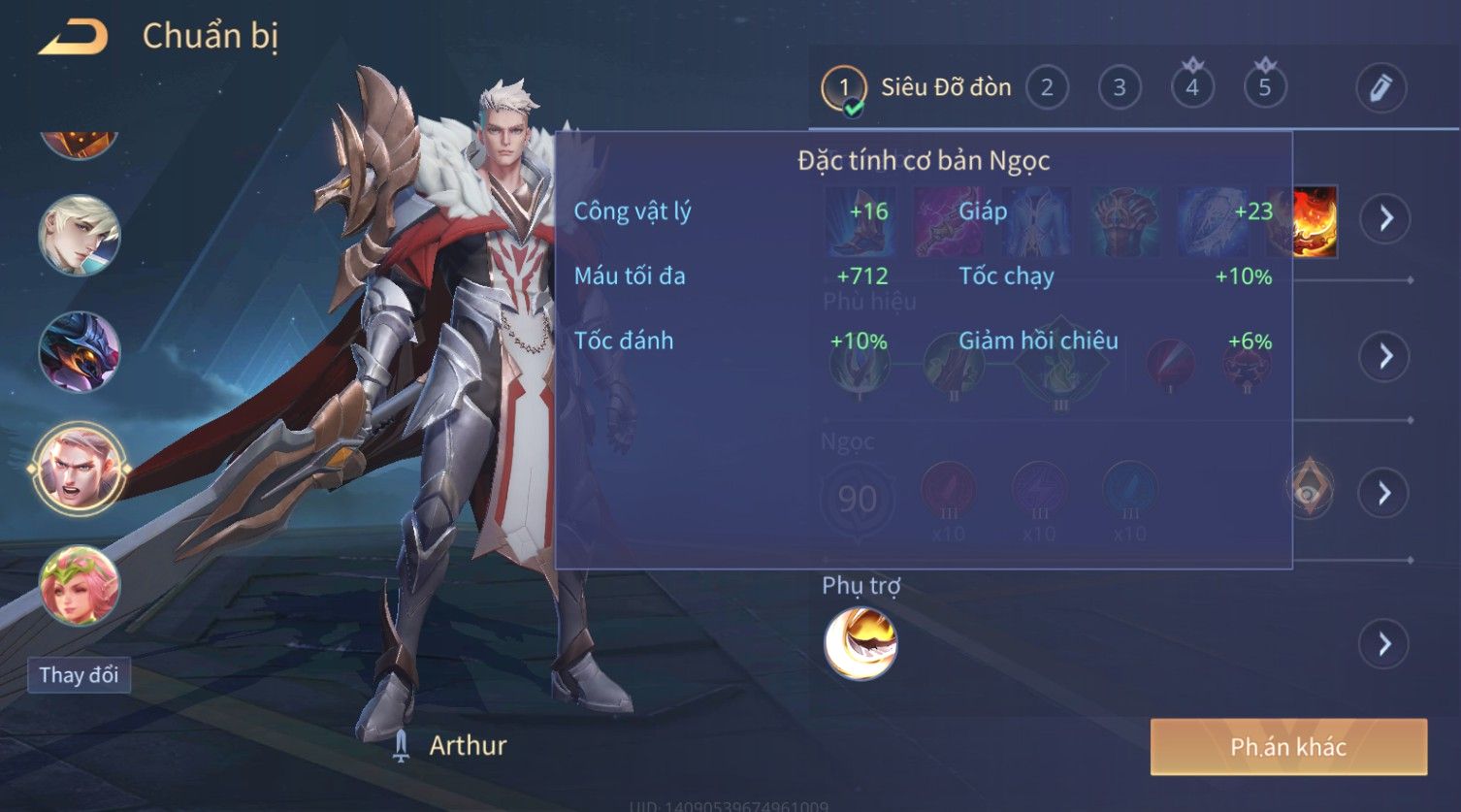Switch to loadout tab 4
The width and height of the screenshot is (1461, 812).
1192,88
